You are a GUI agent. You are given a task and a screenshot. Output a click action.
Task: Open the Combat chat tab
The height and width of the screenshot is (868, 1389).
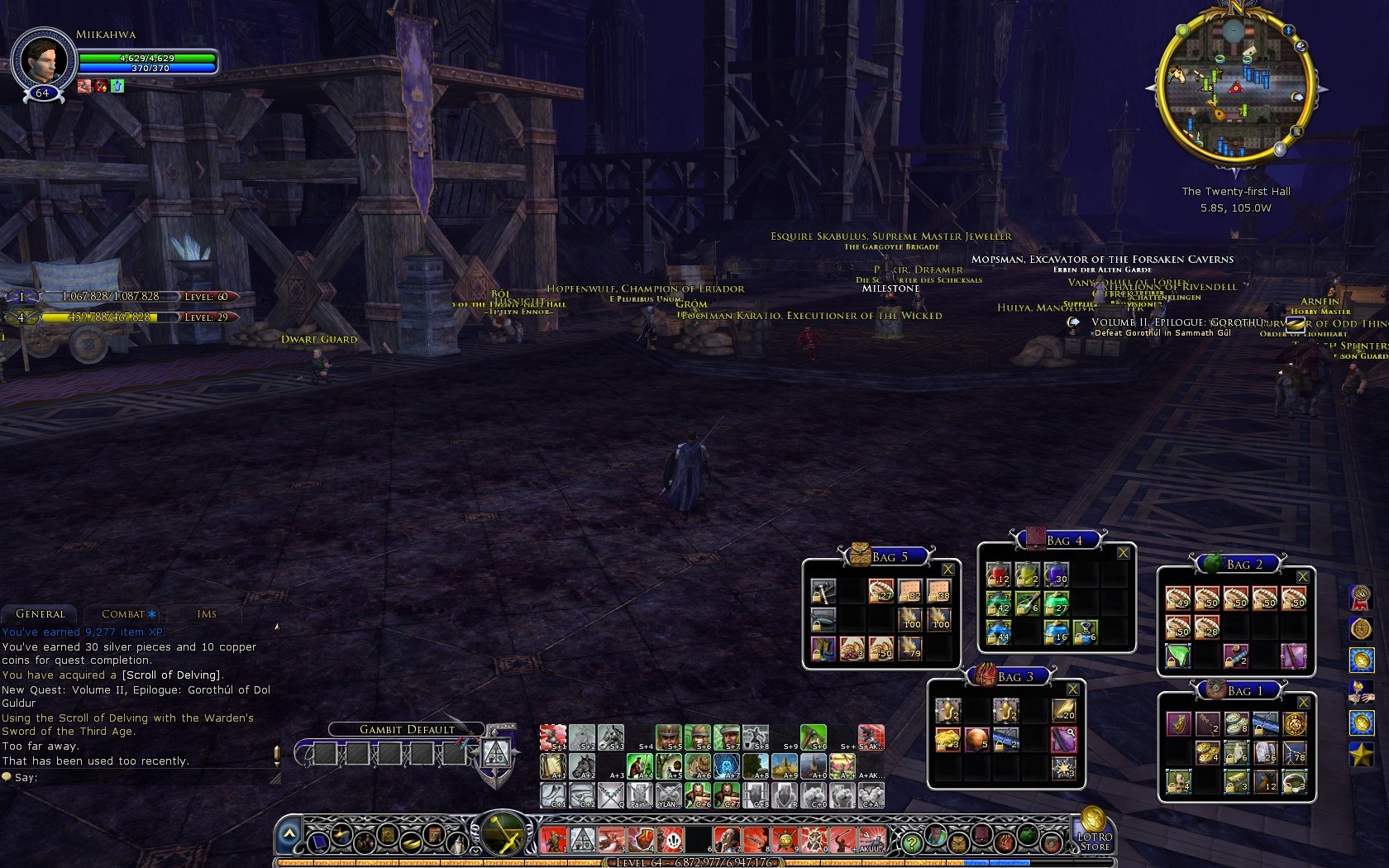coord(123,614)
